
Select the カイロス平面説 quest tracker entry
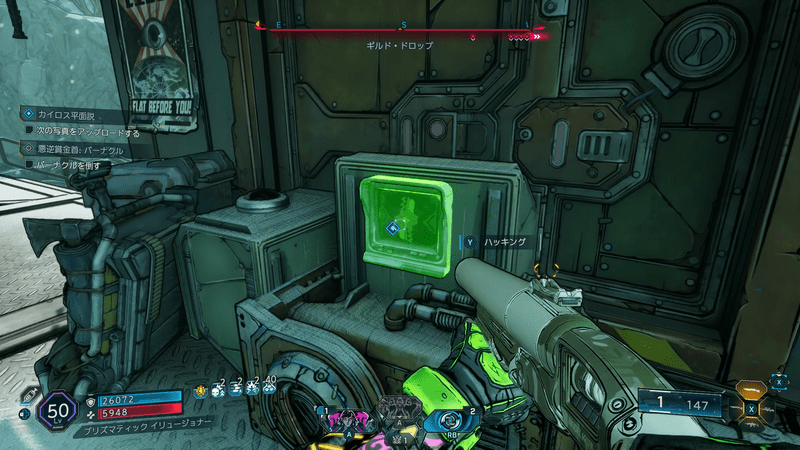pos(66,115)
